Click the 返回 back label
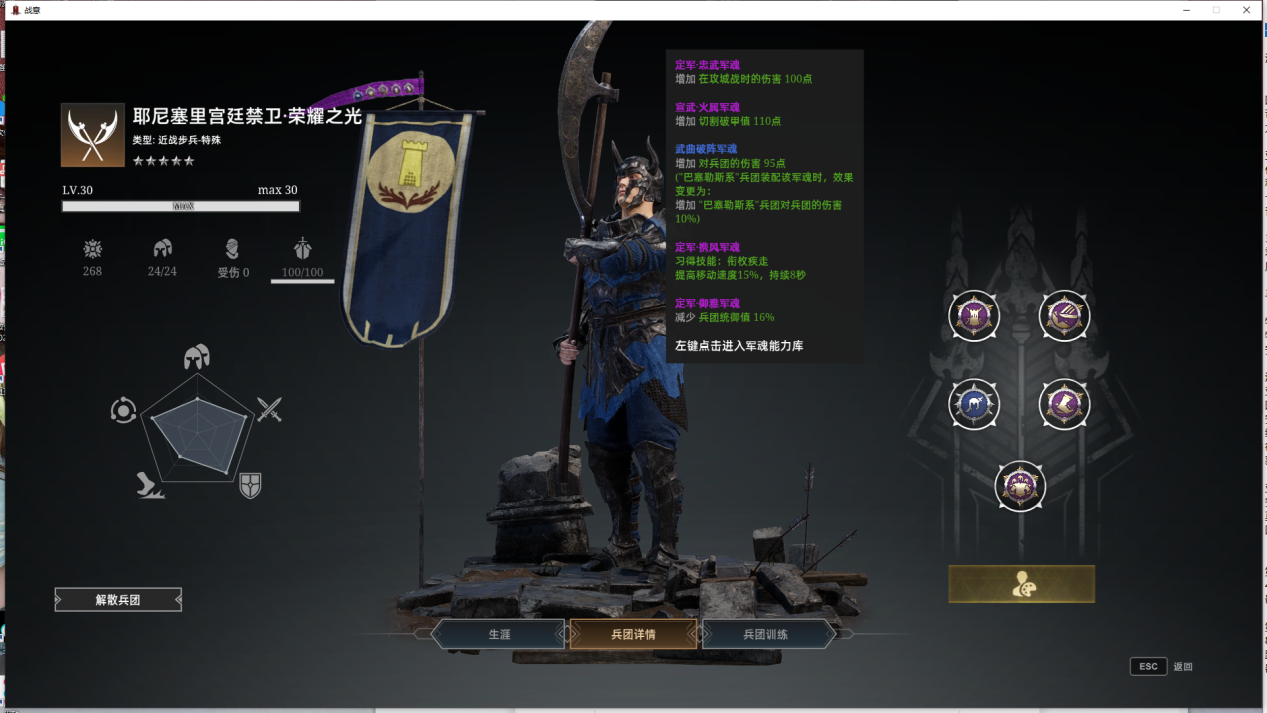1267x713 pixels. point(1183,667)
